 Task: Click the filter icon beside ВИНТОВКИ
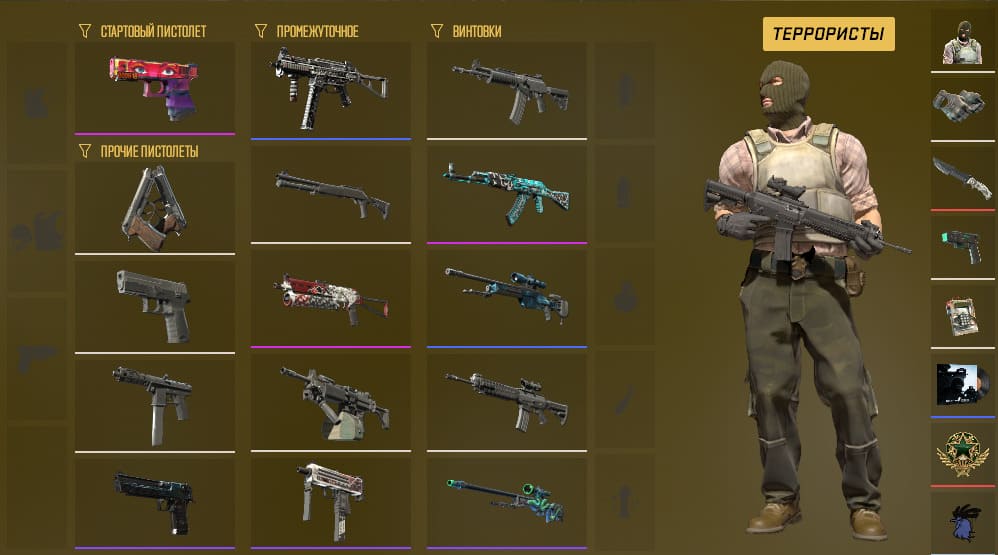click(435, 32)
